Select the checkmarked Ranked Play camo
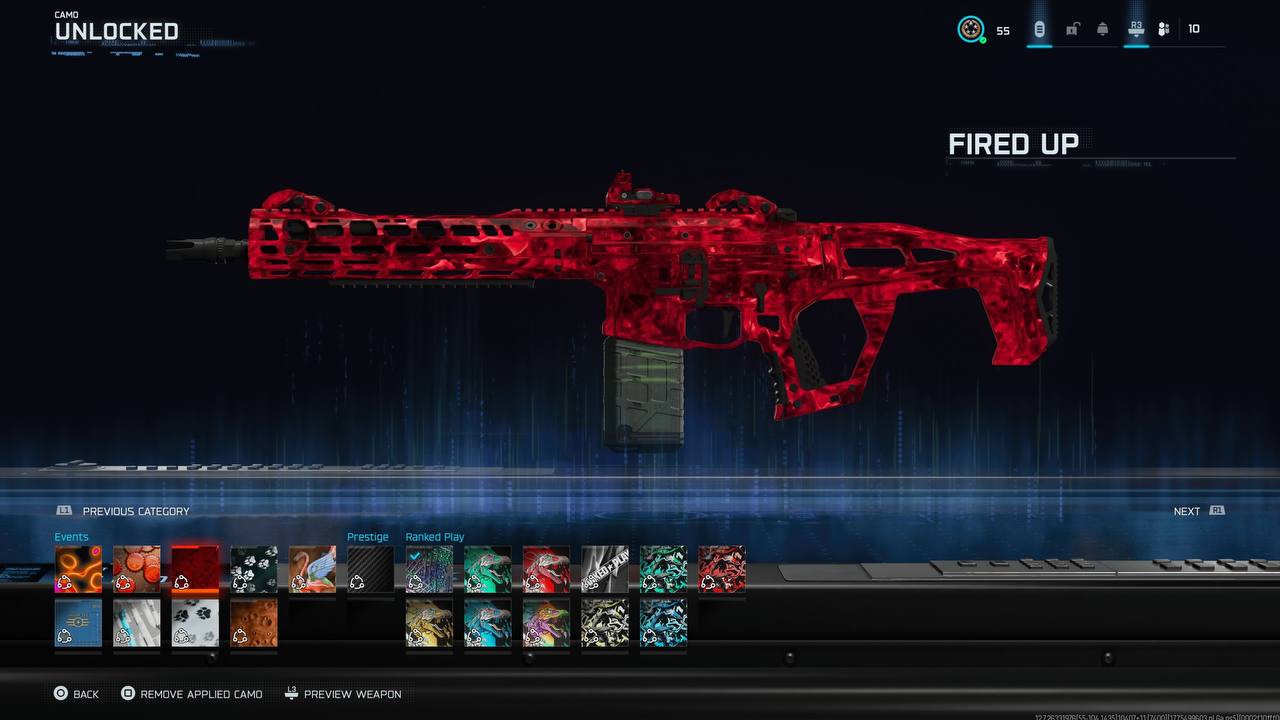The image size is (1280, 720). (x=429, y=569)
